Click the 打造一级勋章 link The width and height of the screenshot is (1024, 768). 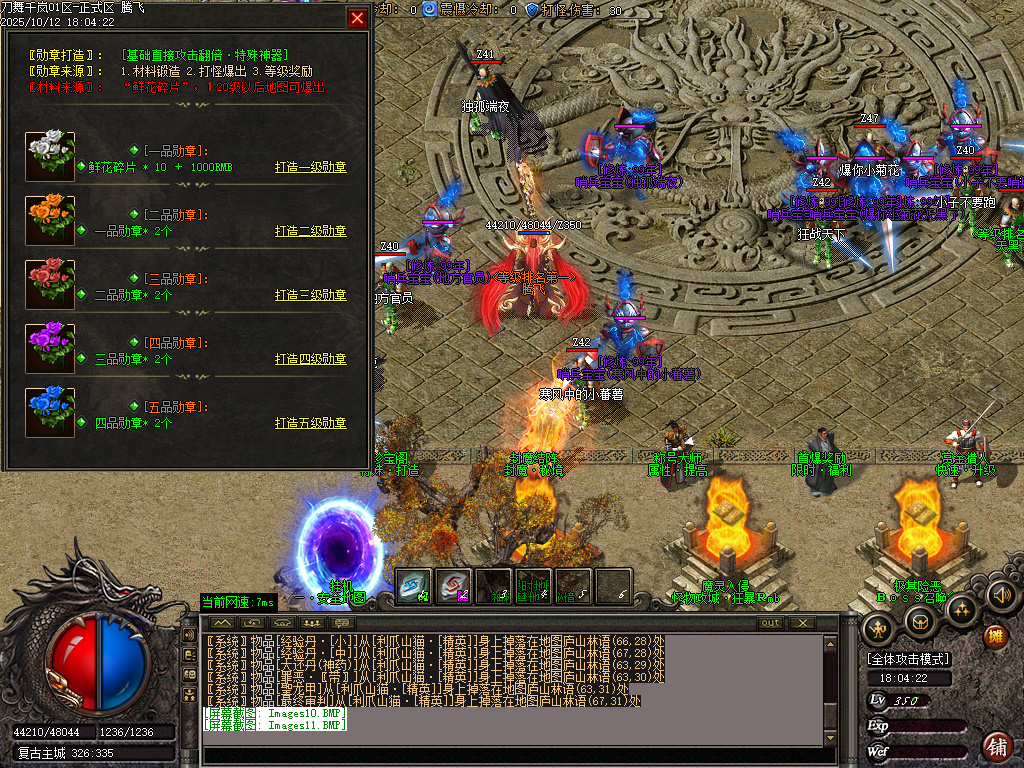(x=310, y=168)
